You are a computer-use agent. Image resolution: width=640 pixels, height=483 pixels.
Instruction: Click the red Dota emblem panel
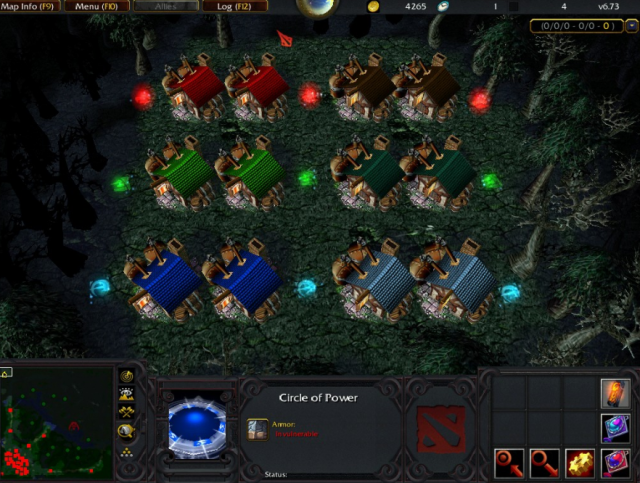pos(440,430)
